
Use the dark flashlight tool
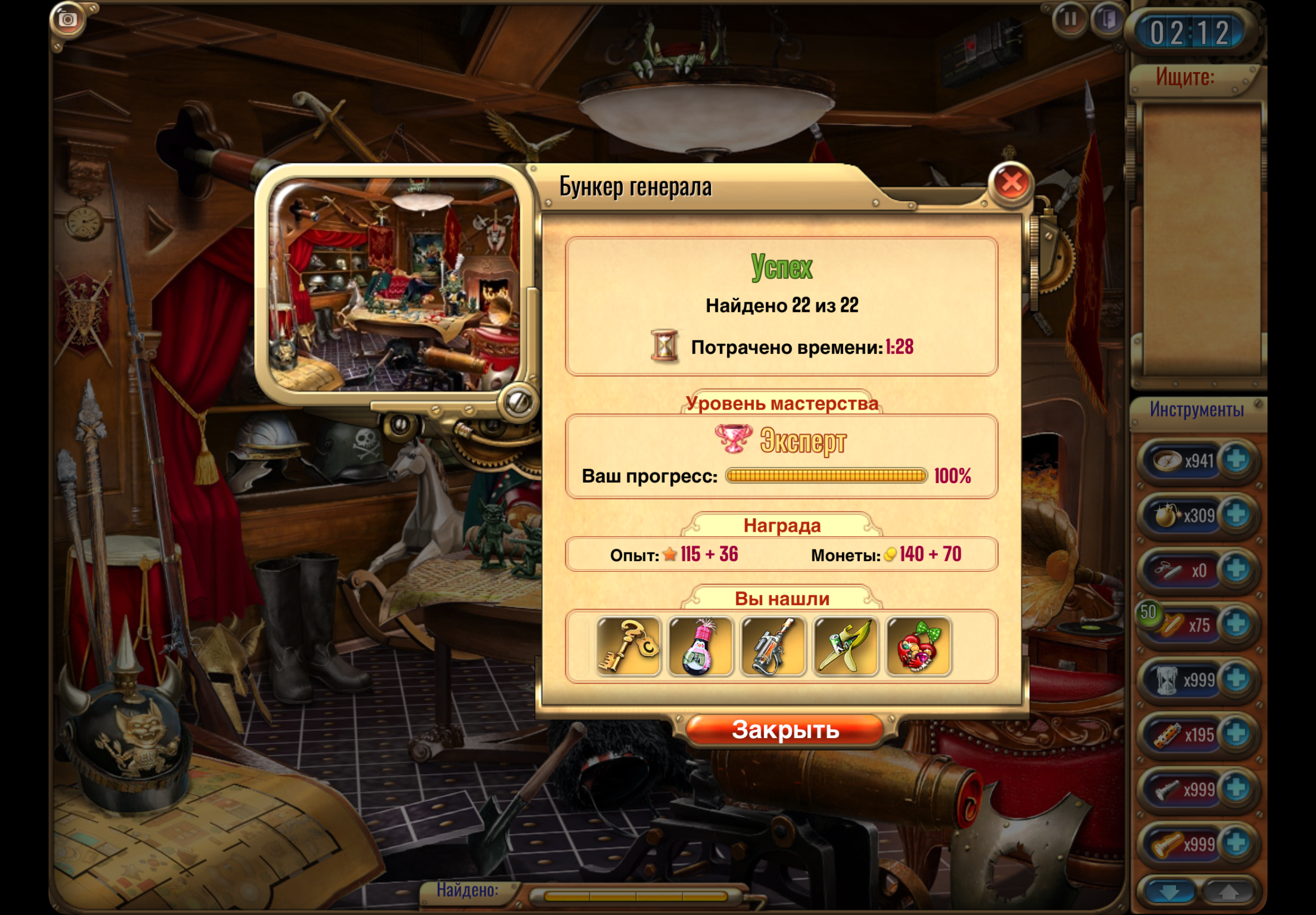(1168, 790)
